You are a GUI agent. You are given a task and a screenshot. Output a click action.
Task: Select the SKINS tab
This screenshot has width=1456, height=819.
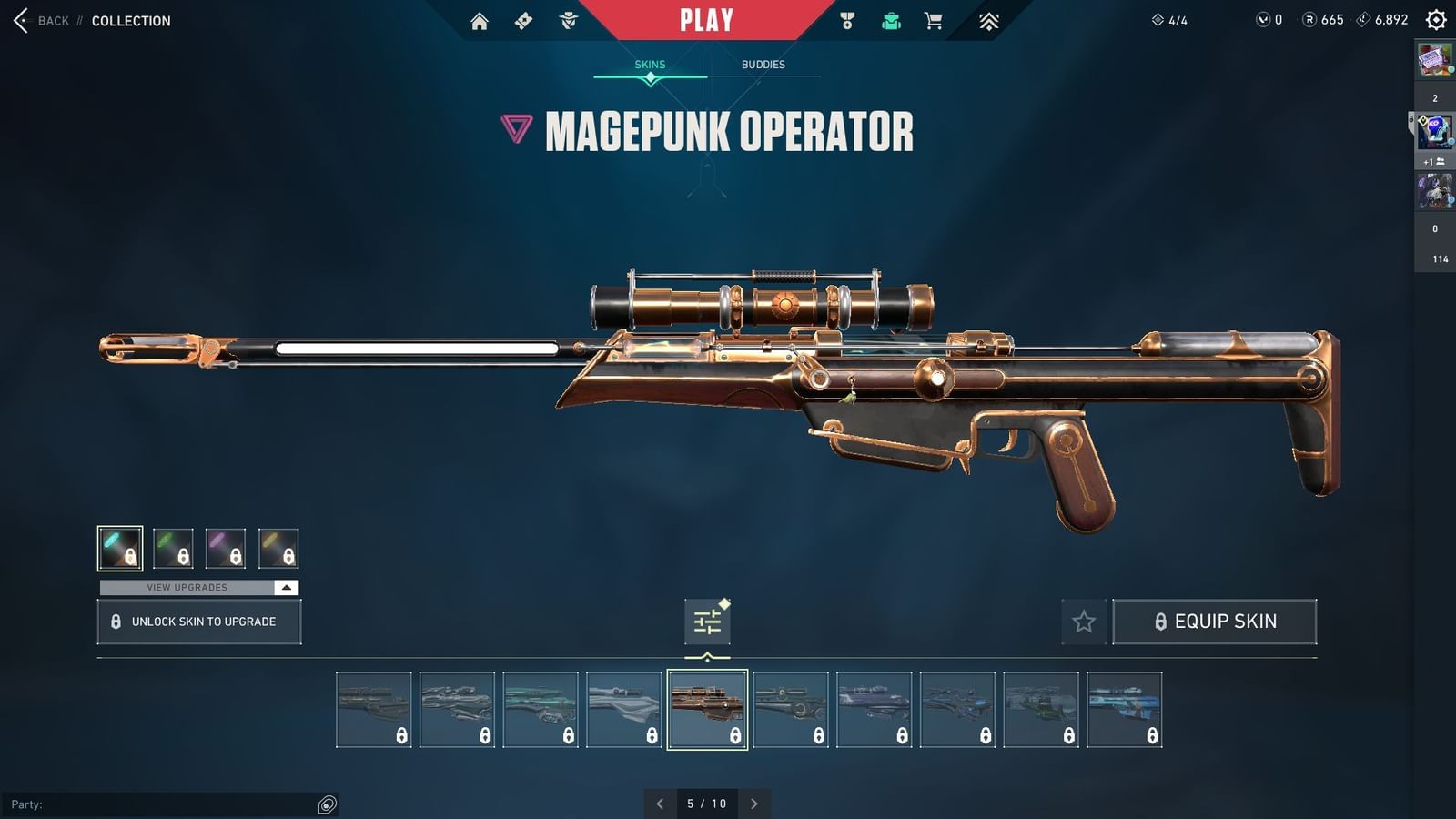[650, 64]
